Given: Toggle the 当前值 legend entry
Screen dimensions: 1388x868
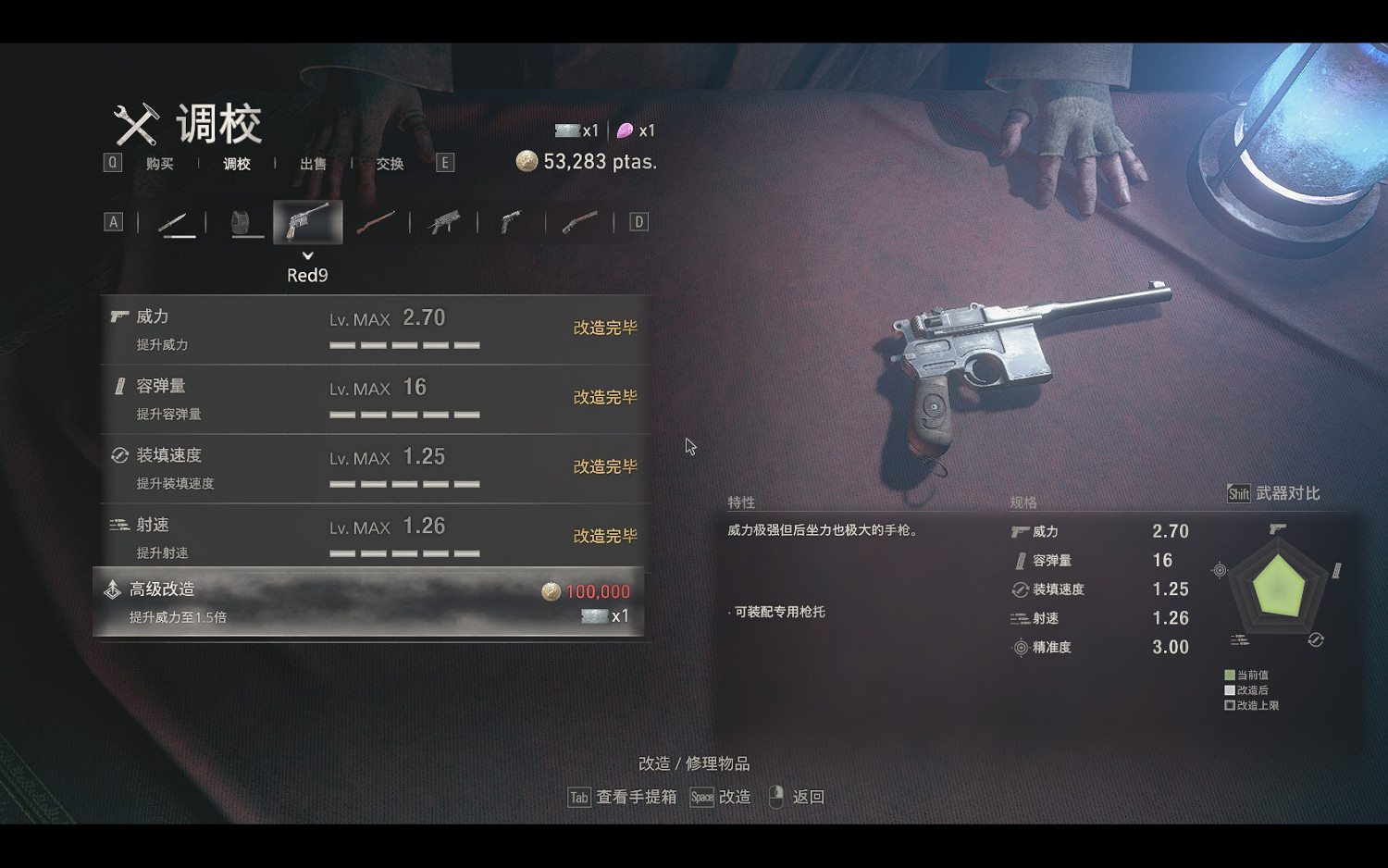Looking at the screenshot, I should click(x=1246, y=676).
